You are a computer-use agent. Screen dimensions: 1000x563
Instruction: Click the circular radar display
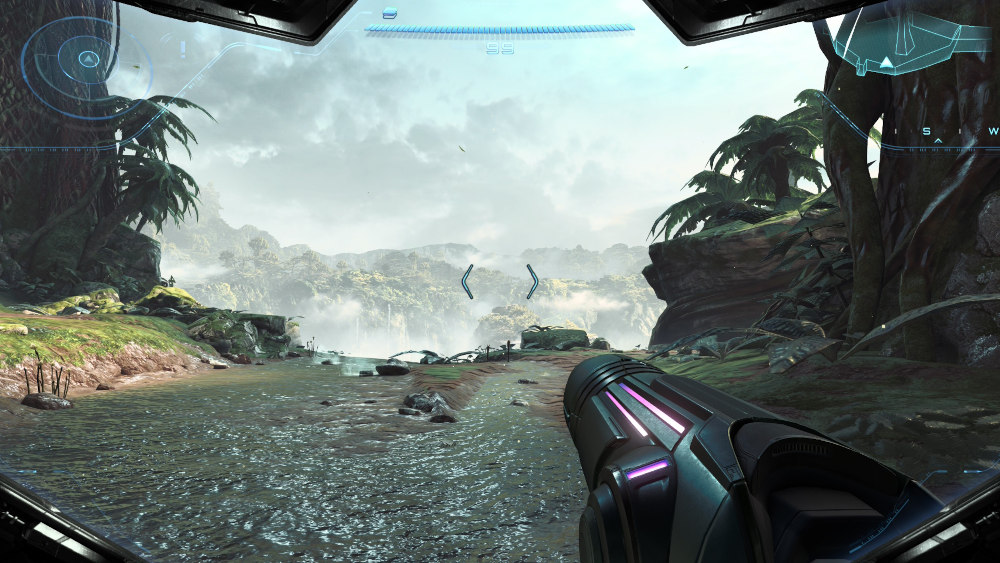tap(86, 60)
